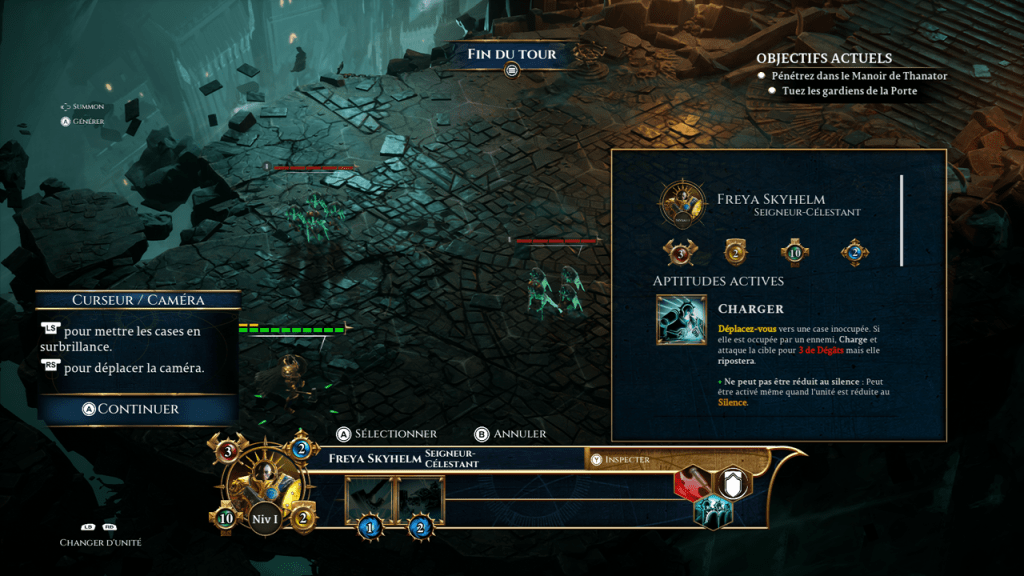Open the Objectifs Actuels tracker
This screenshot has width=1024, height=576.
click(x=823, y=59)
